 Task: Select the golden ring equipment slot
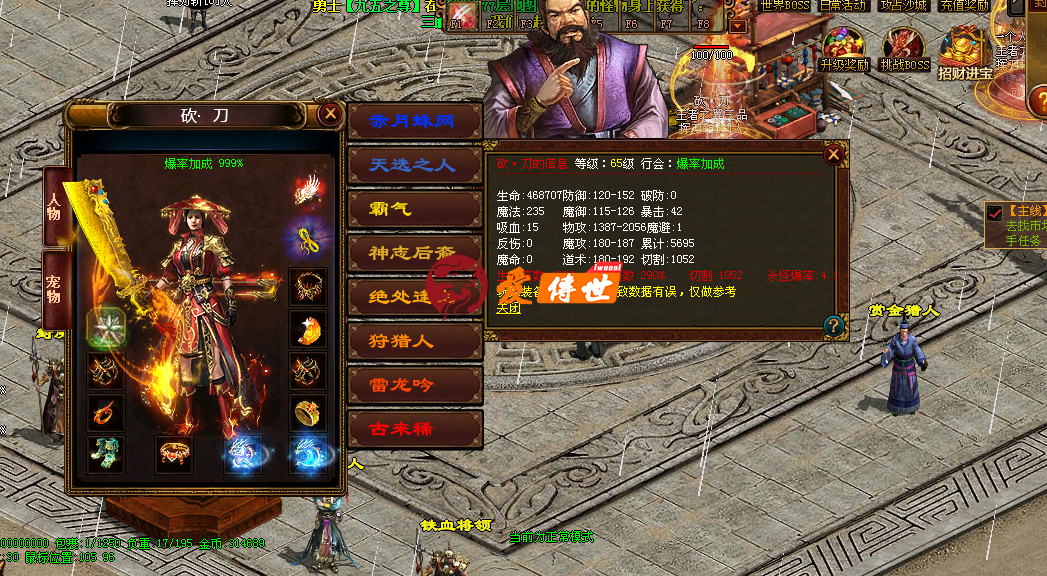pos(306,411)
